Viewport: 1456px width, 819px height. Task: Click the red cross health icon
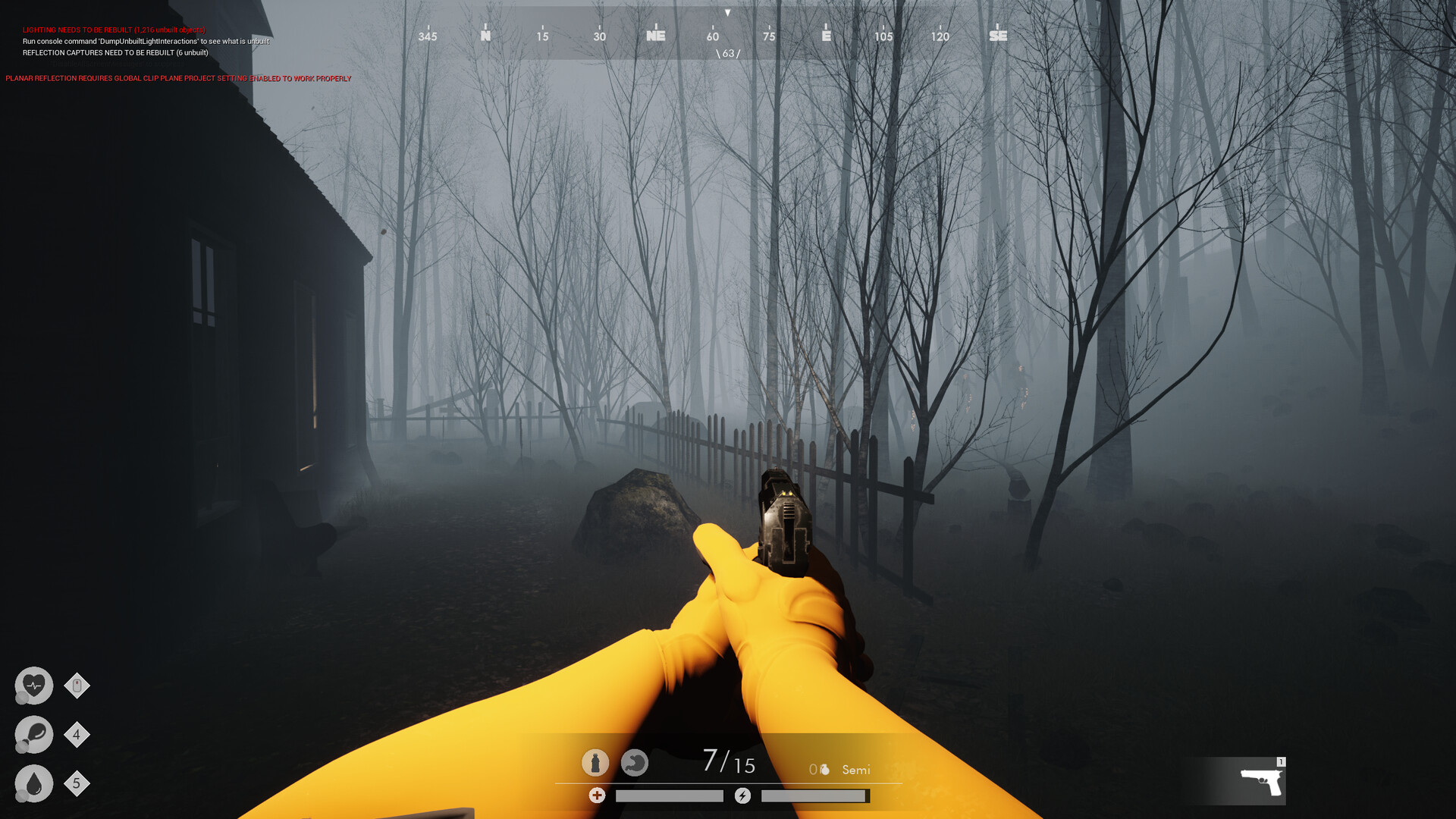coord(598,796)
